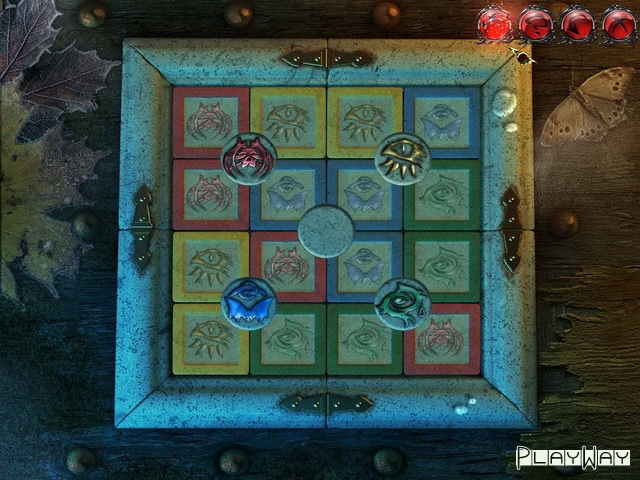Click the red orb with curved arrow
Image resolution: width=640 pixels, height=480 pixels.
tap(535, 22)
